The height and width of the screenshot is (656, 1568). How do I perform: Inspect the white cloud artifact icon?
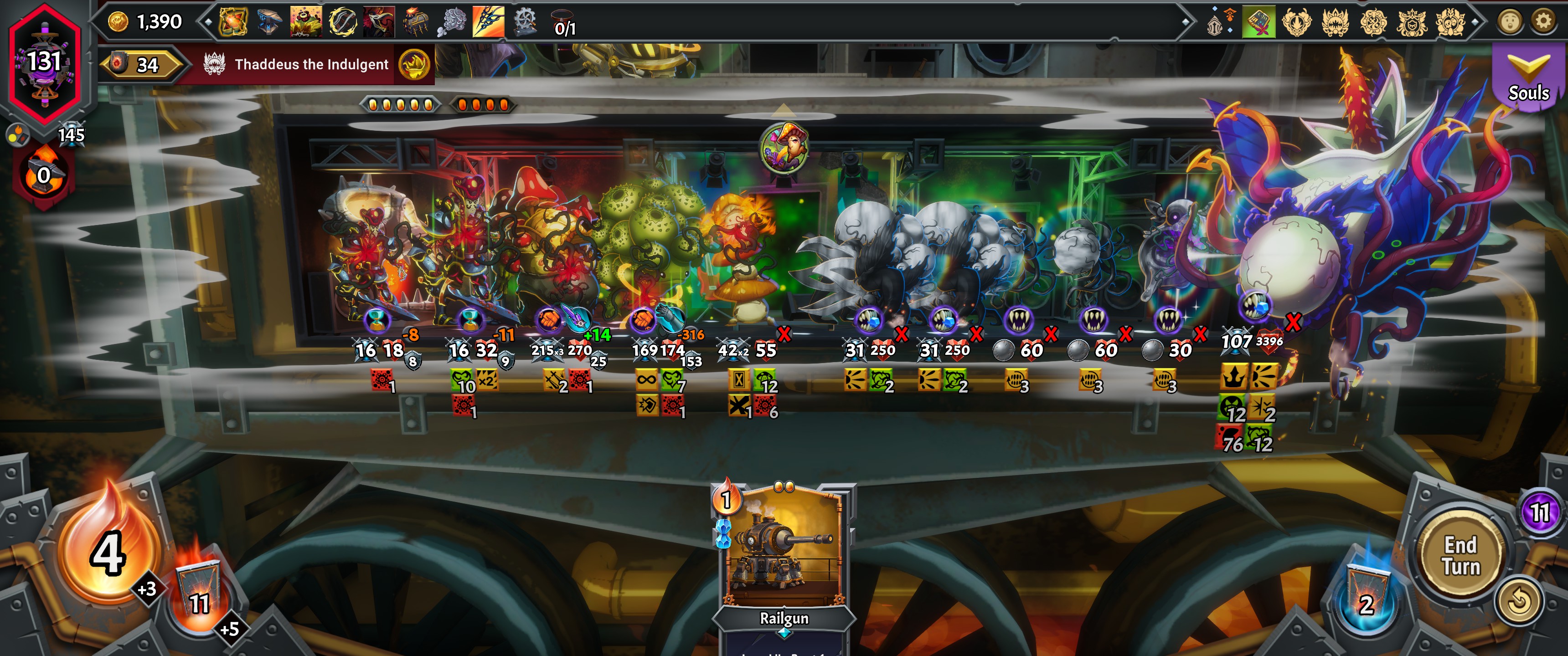[x=452, y=22]
